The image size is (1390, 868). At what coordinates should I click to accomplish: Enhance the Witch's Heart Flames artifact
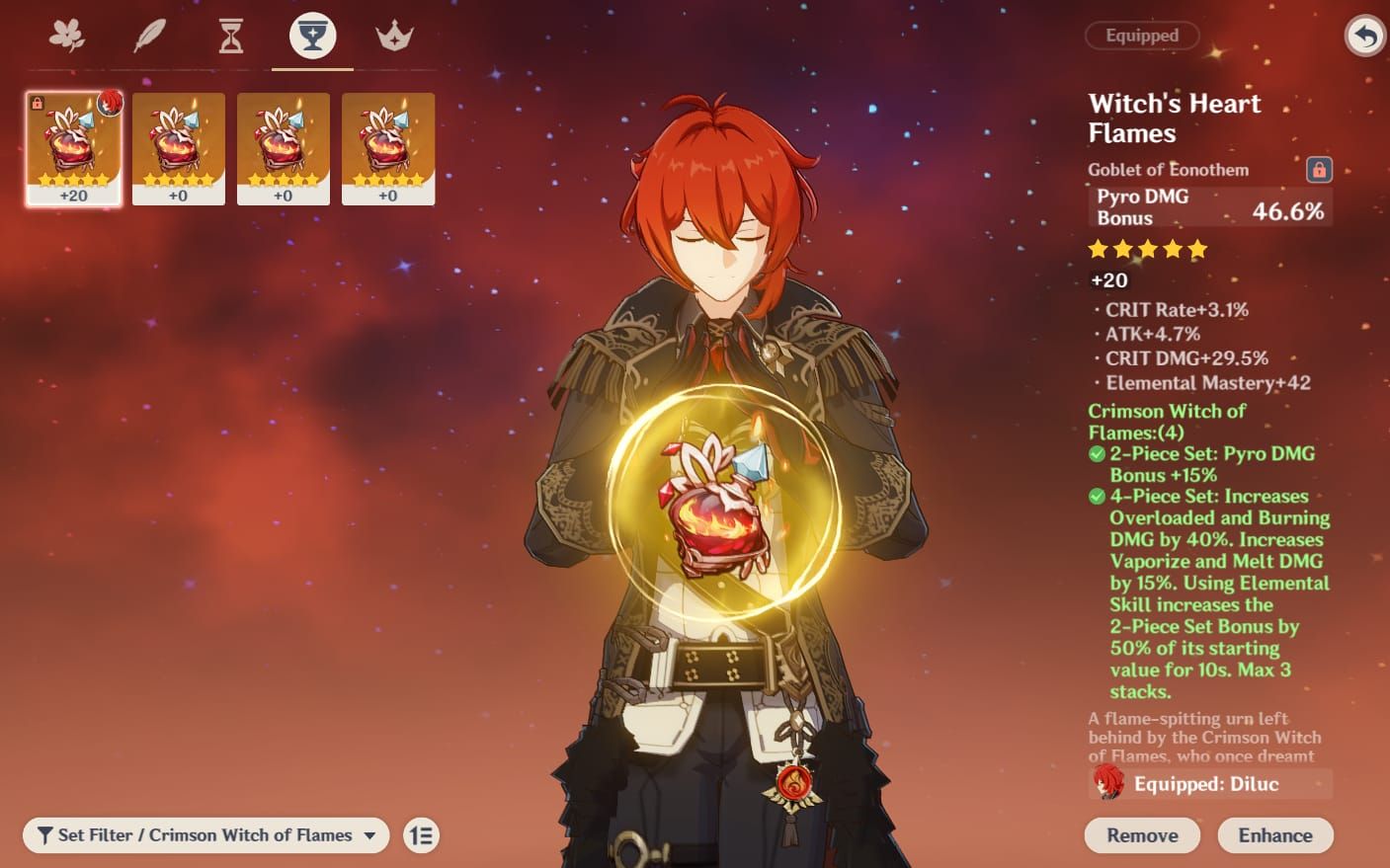click(1274, 835)
